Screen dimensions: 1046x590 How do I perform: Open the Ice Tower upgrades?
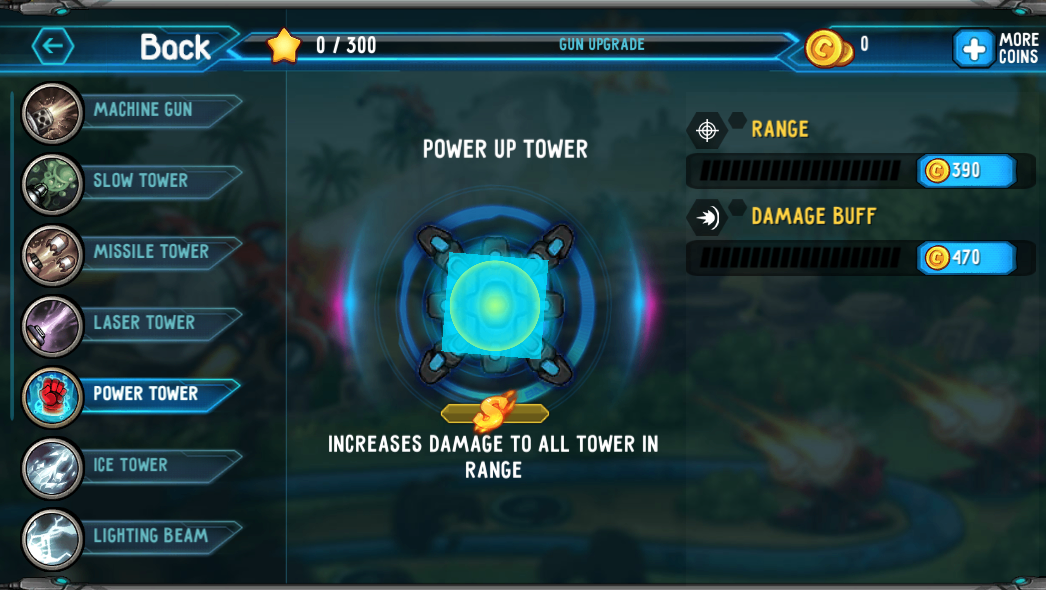(x=130, y=465)
